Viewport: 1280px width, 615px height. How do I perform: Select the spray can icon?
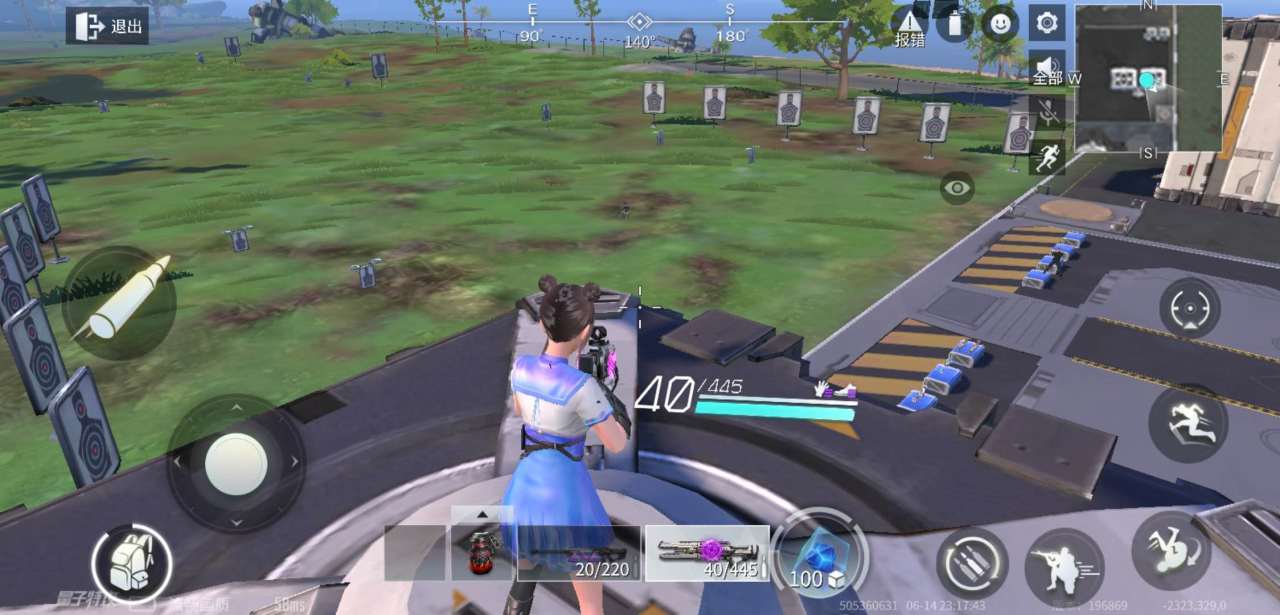[x=954, y=23]
